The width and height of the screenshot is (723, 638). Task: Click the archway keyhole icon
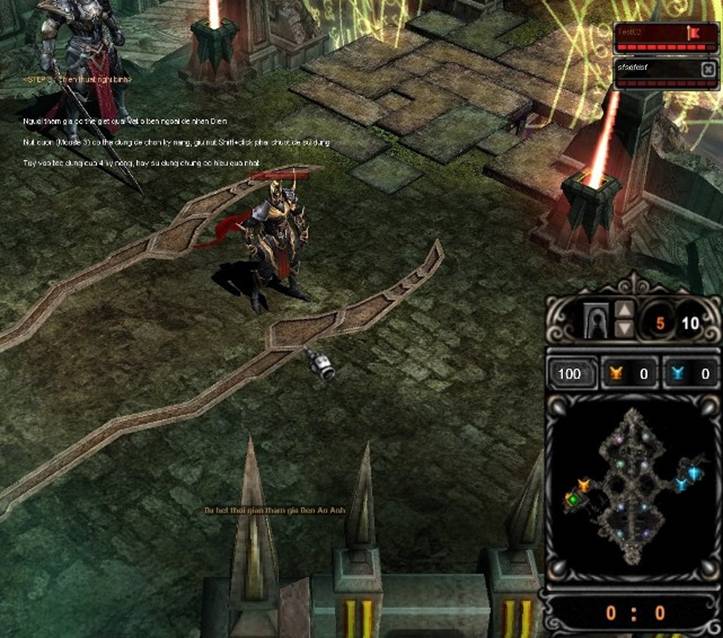[598, 321]
